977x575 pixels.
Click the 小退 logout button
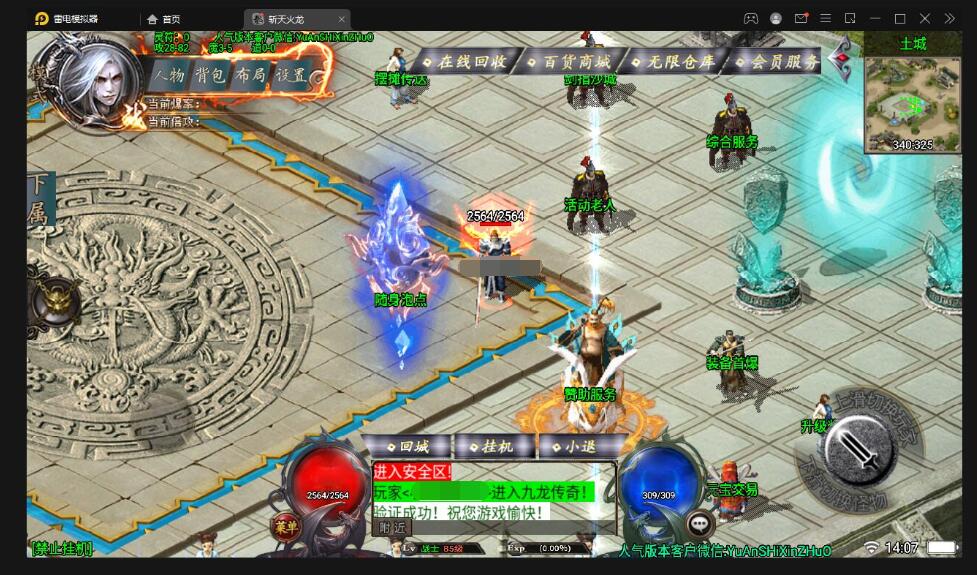coord(579,447)
